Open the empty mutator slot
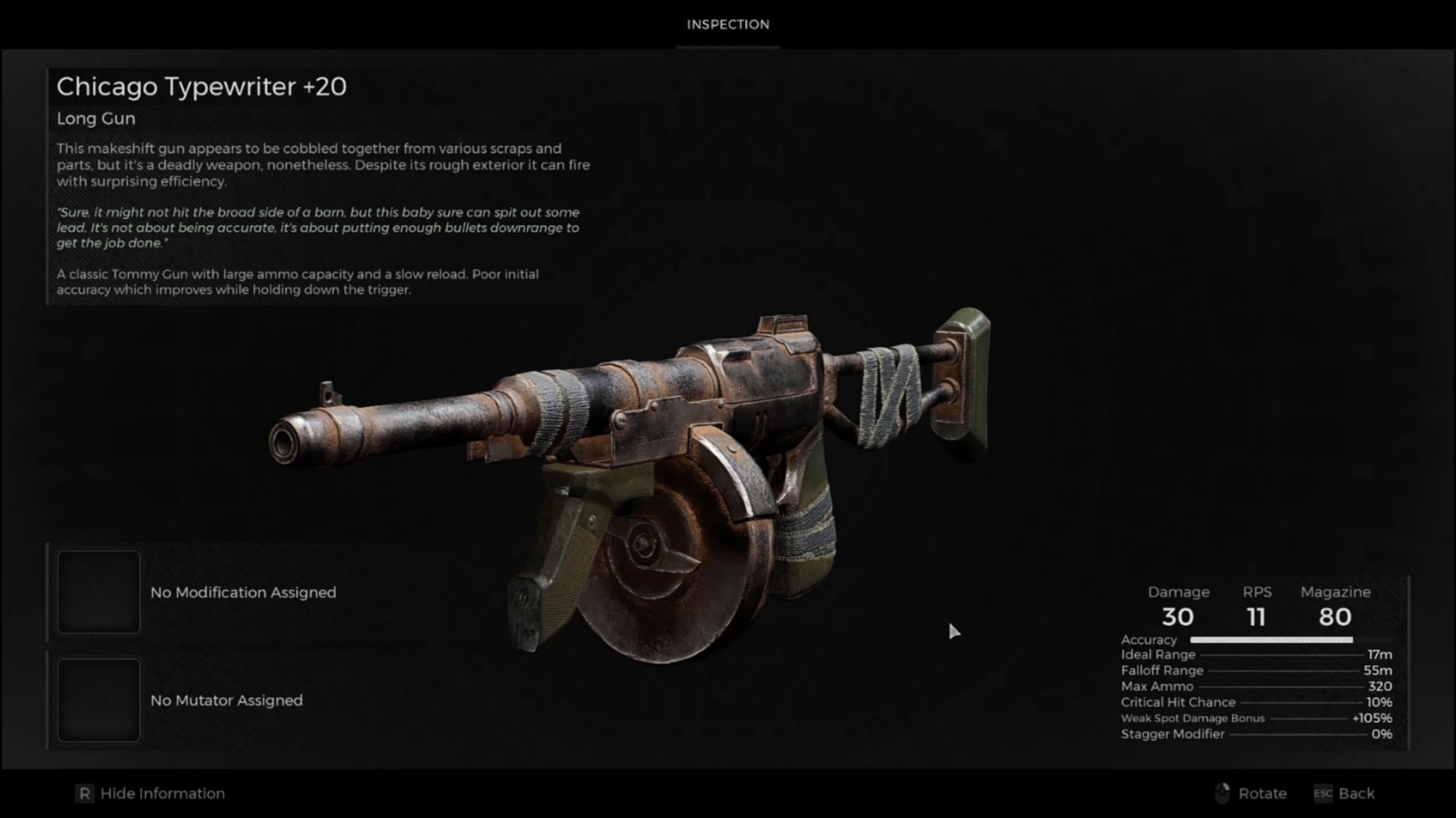1456x818 pixels. [99, 700]
